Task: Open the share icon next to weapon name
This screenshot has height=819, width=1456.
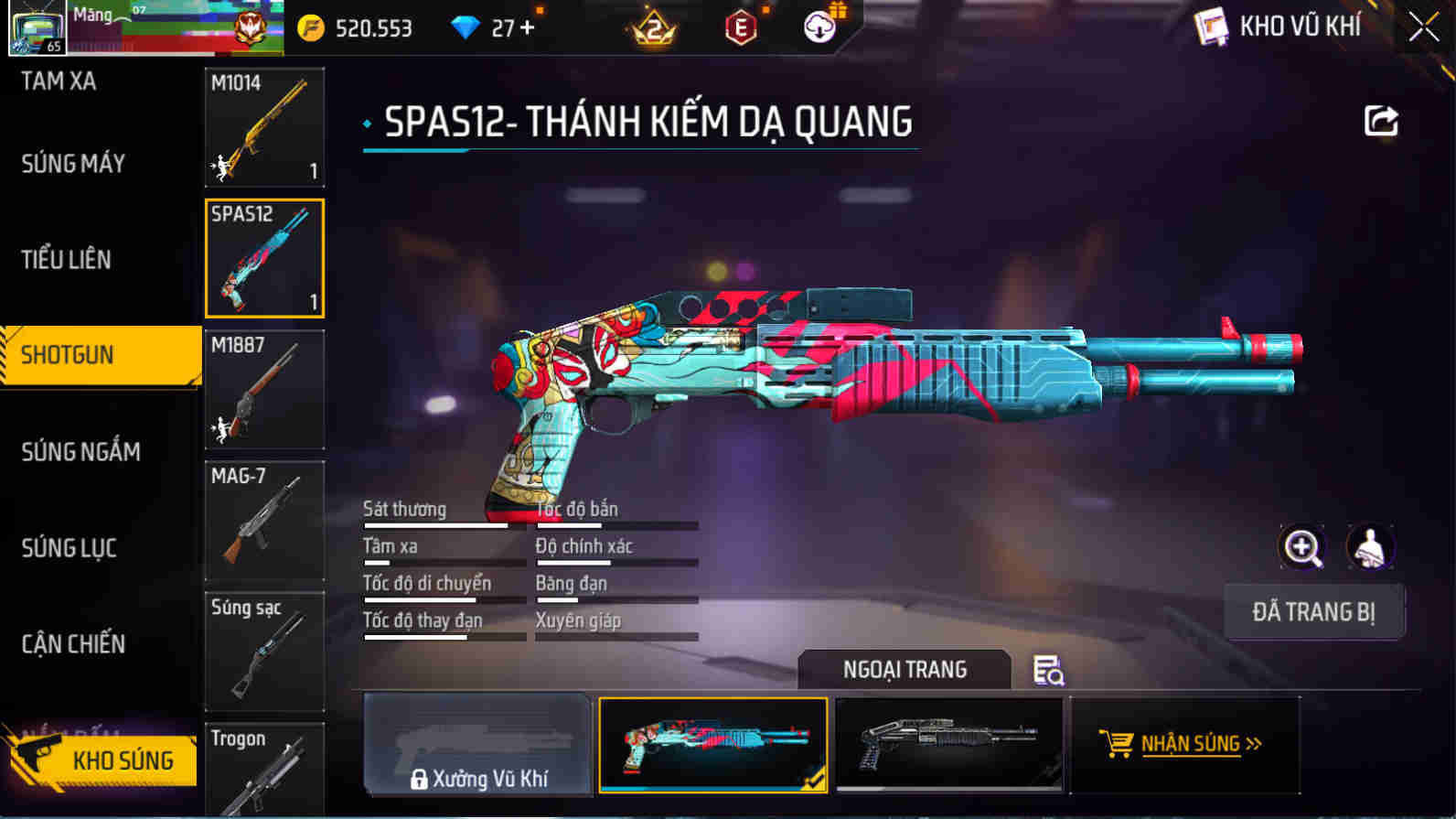Action: pos(1382,120)
